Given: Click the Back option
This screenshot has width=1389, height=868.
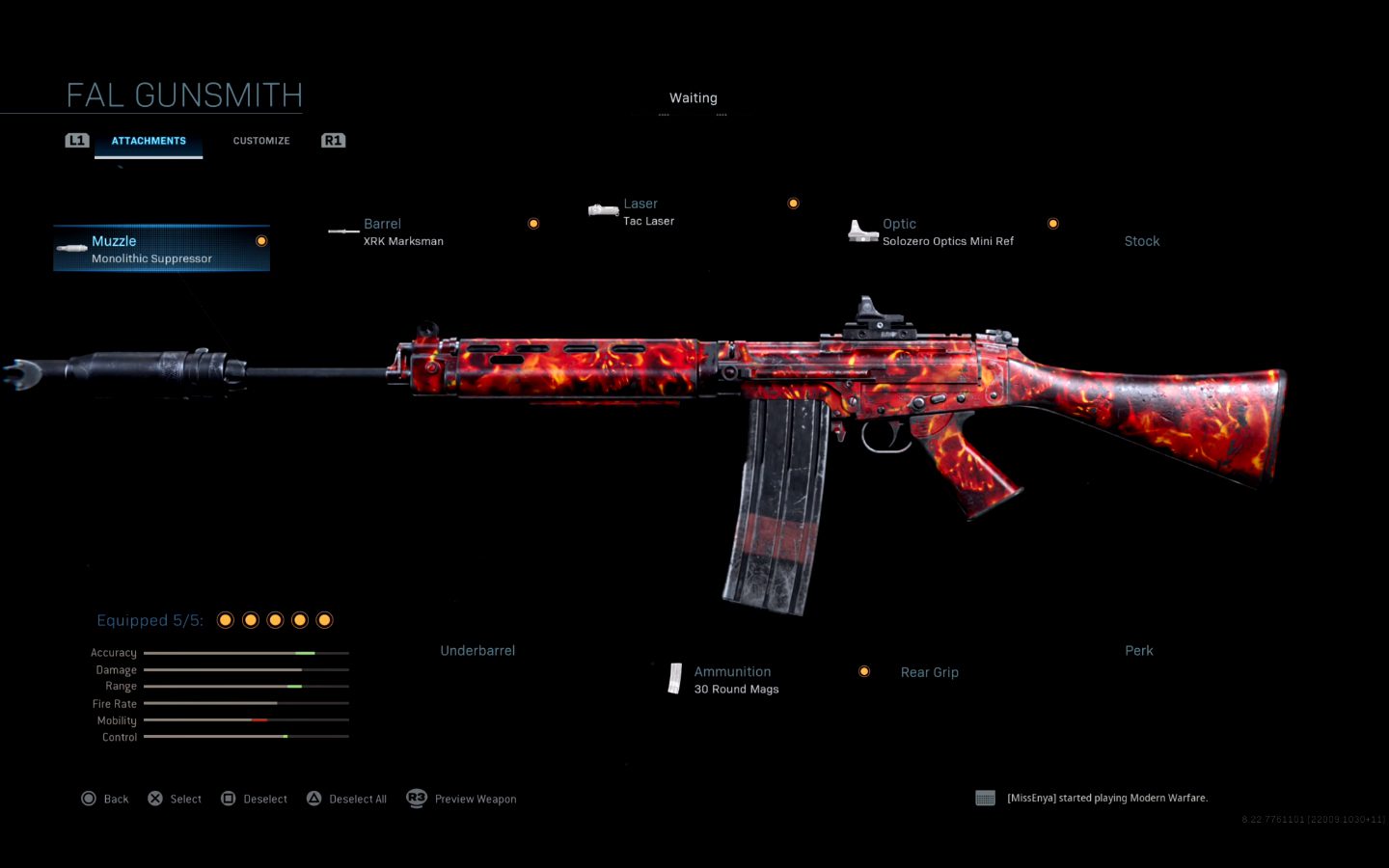Looking at the screenshot, I should [105, 799].
